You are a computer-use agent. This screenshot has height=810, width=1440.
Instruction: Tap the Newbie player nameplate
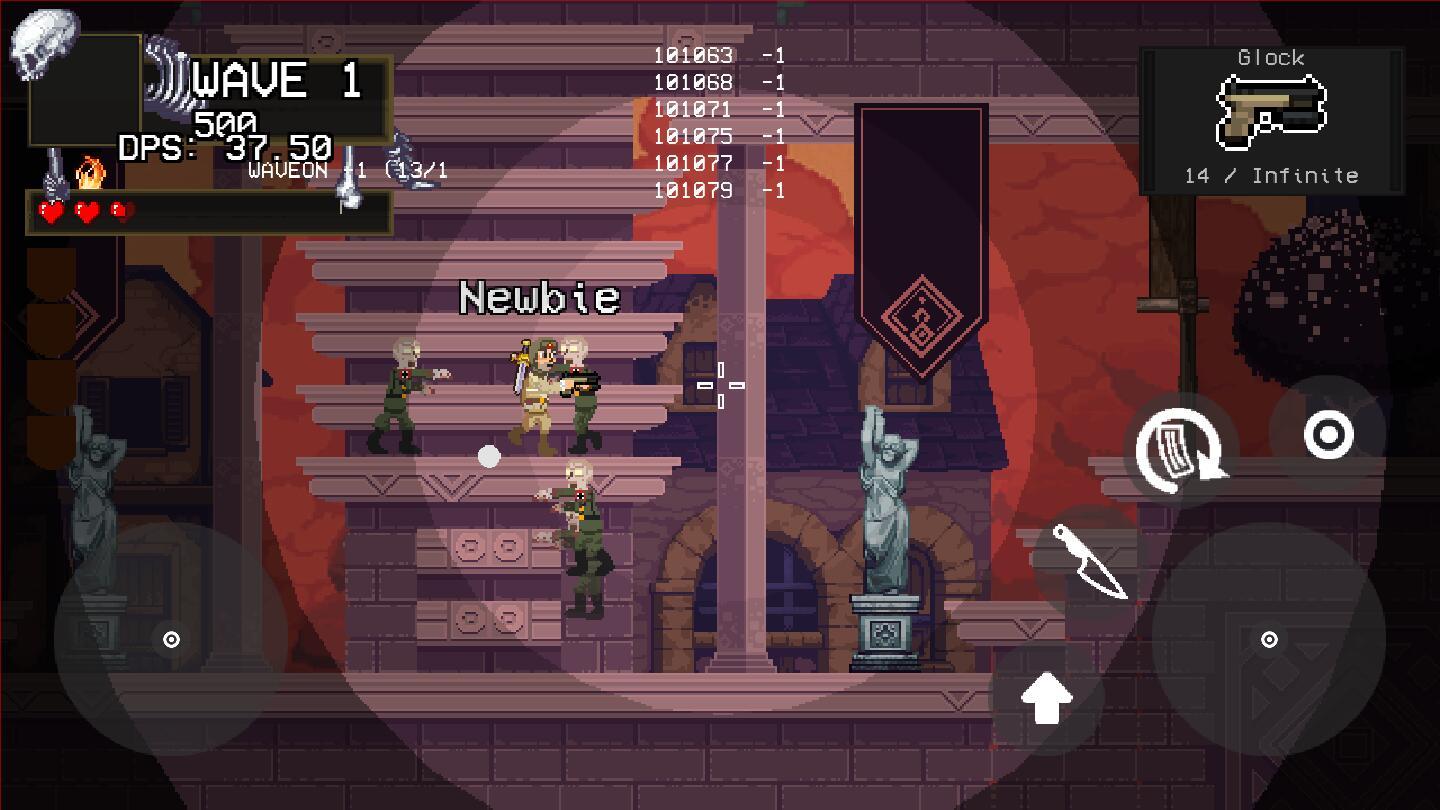539,297
